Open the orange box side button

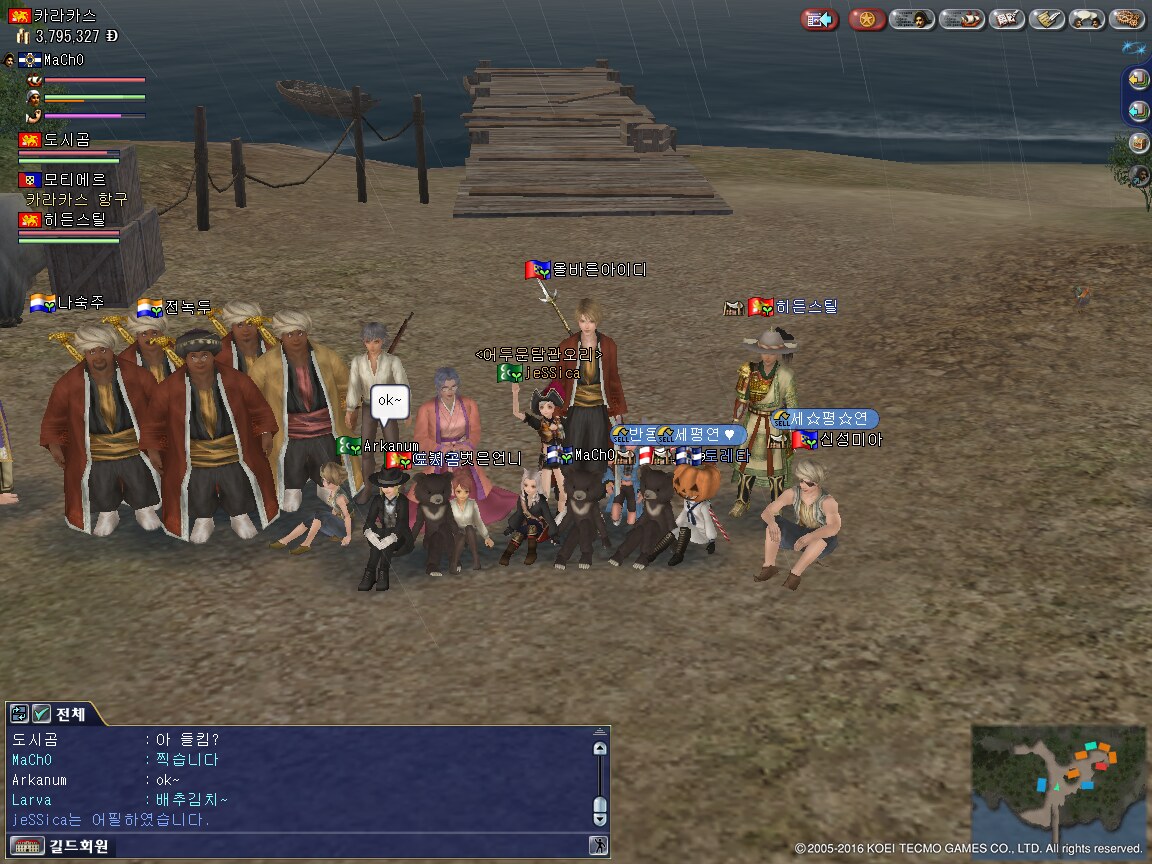pyautogui.click(x=1138, y=142)
